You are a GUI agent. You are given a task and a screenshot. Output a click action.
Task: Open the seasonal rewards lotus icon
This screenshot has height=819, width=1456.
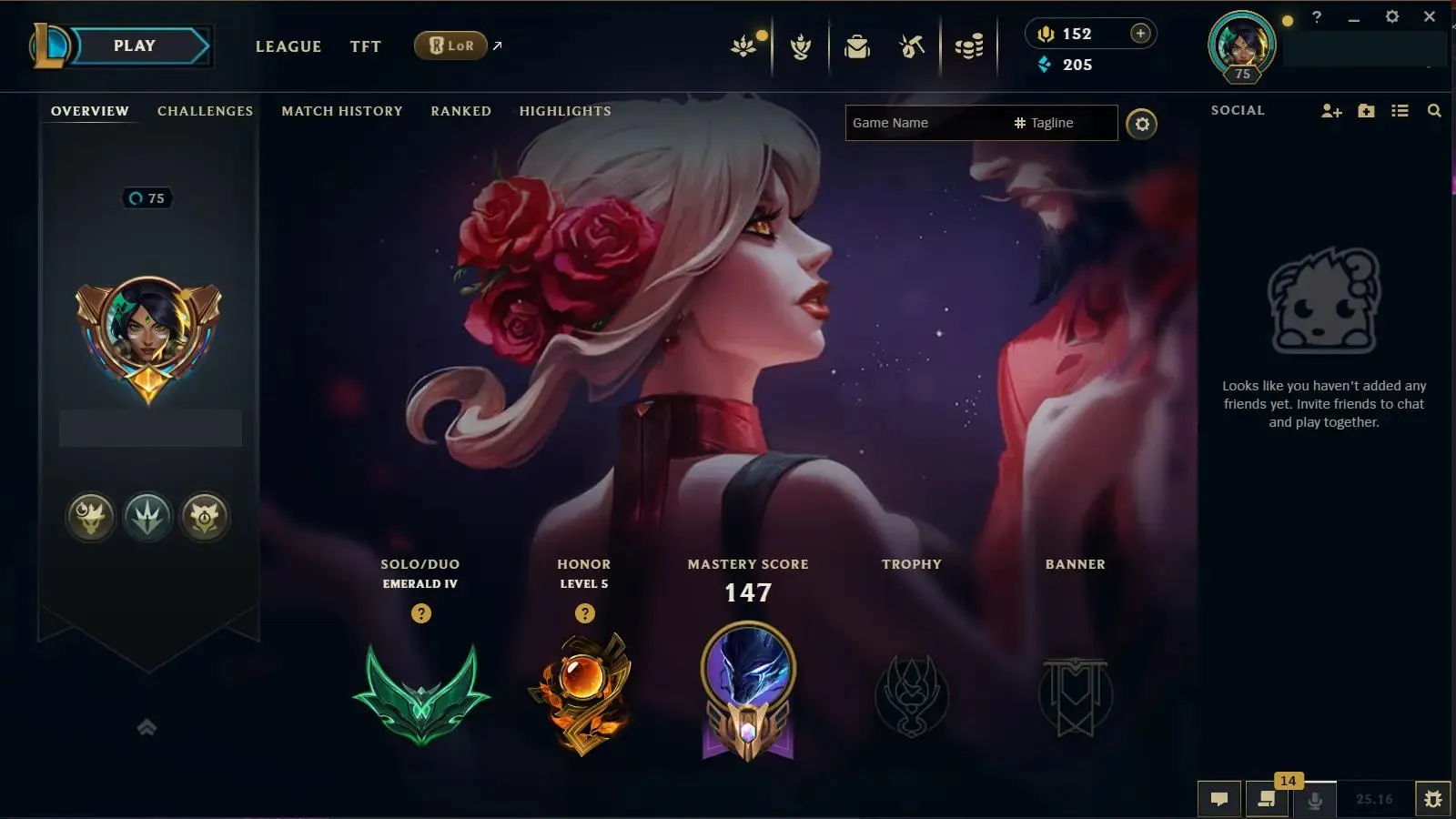(742, 45)
